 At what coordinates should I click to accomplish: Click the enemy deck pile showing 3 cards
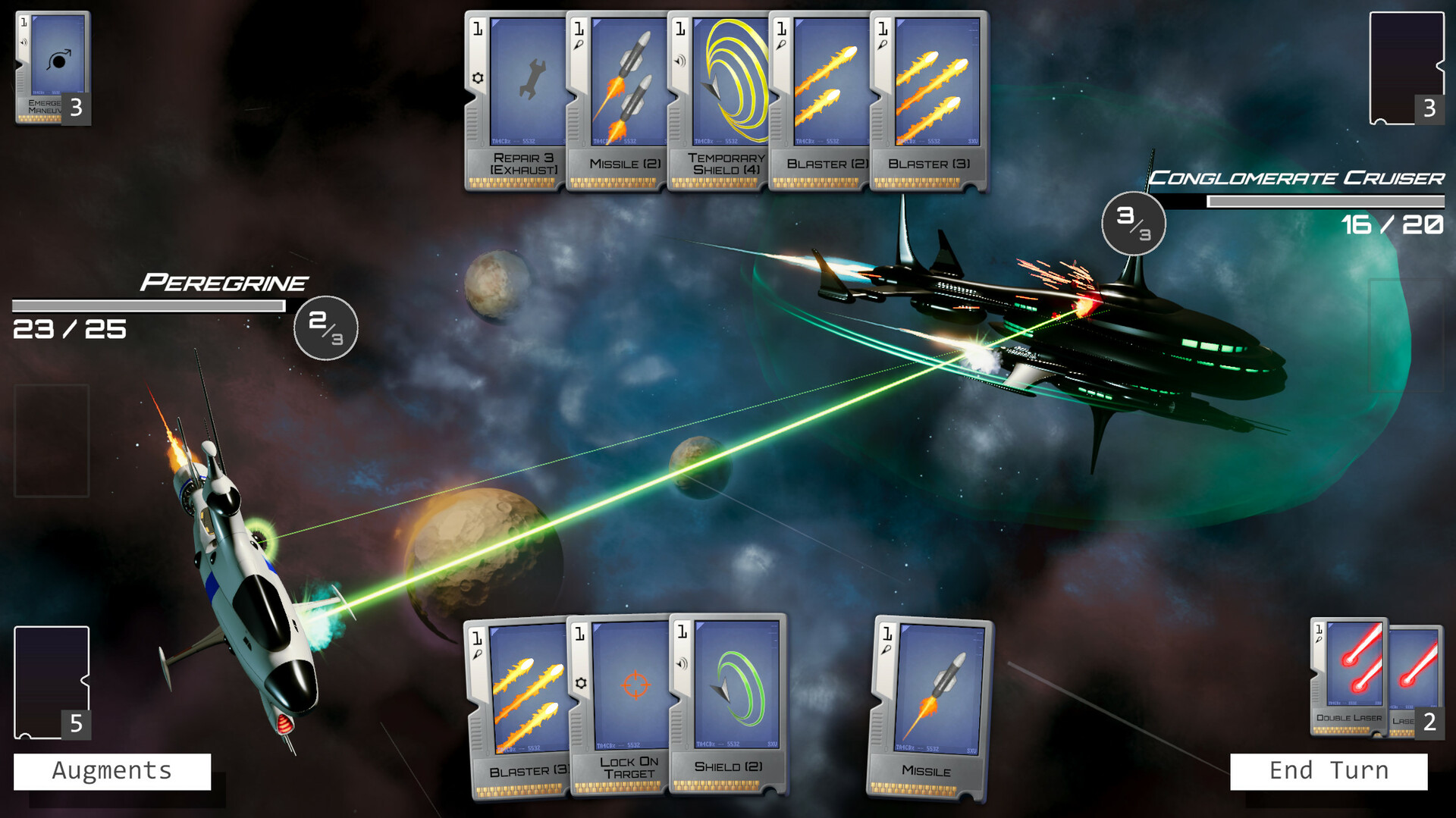click(1407, 64)
